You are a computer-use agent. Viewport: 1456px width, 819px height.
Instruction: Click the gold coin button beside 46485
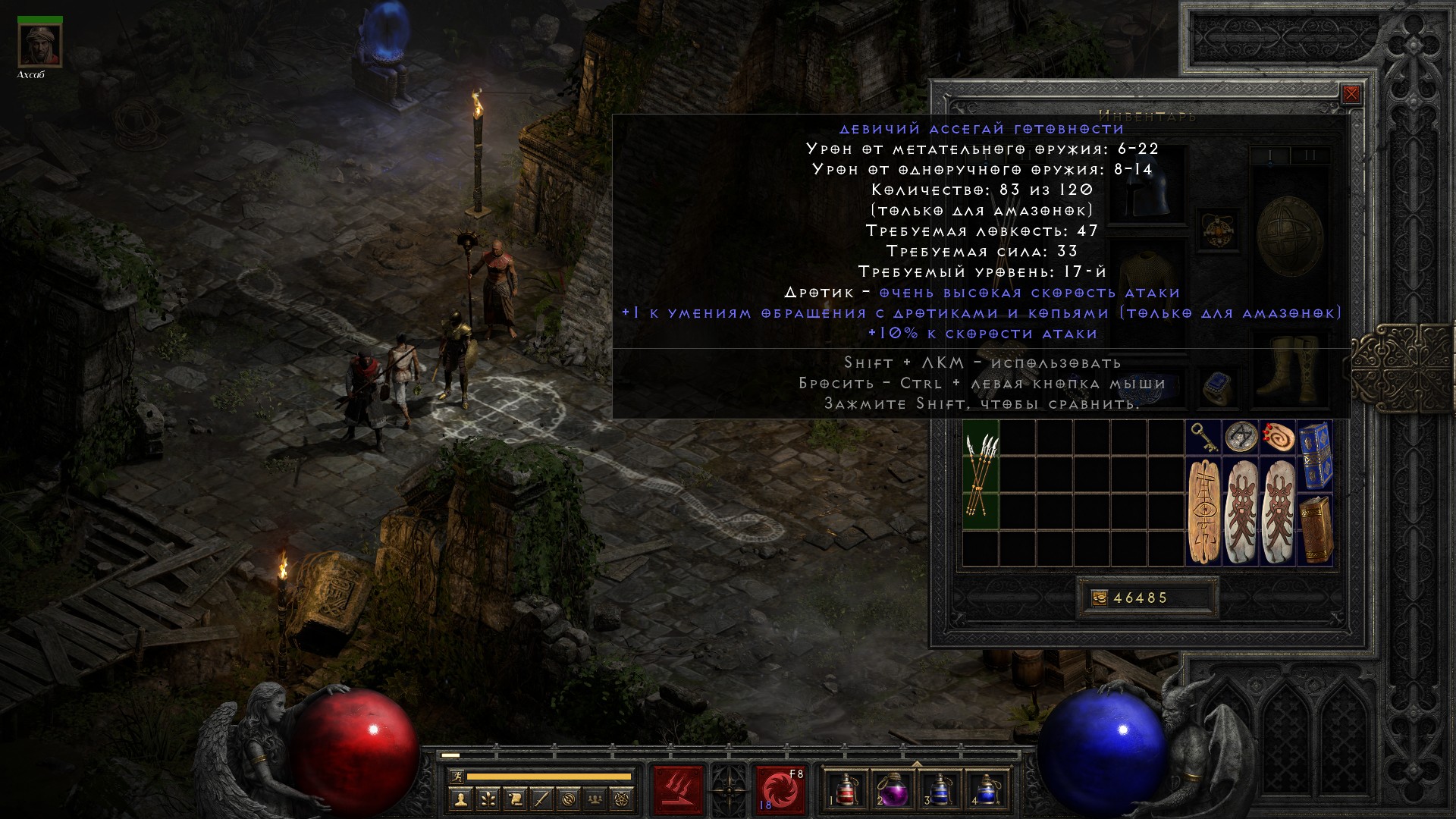pyautogui.click(x=1098, y=598)
